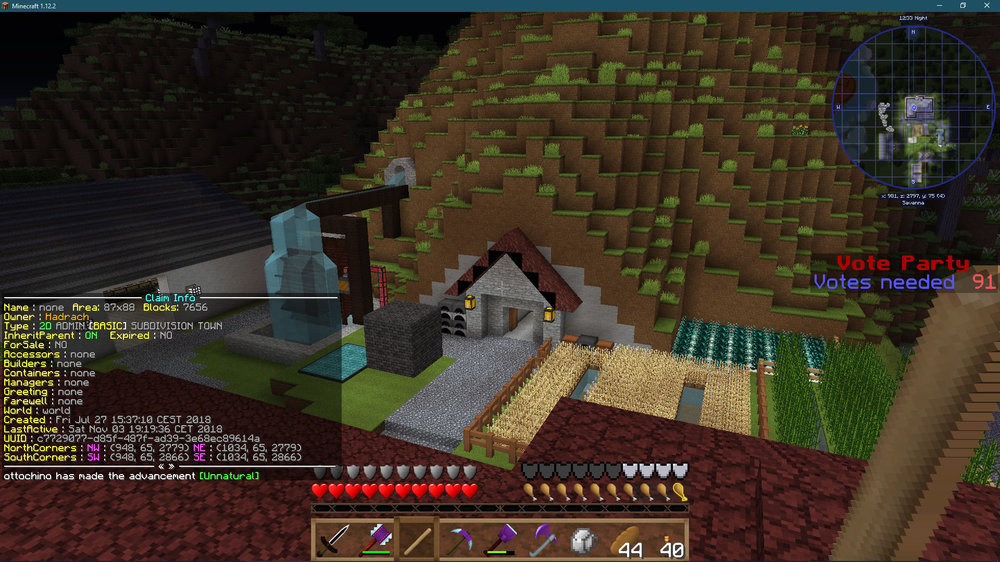Close the Minecraft window
Screen dimensions: 1000x562
984,6
